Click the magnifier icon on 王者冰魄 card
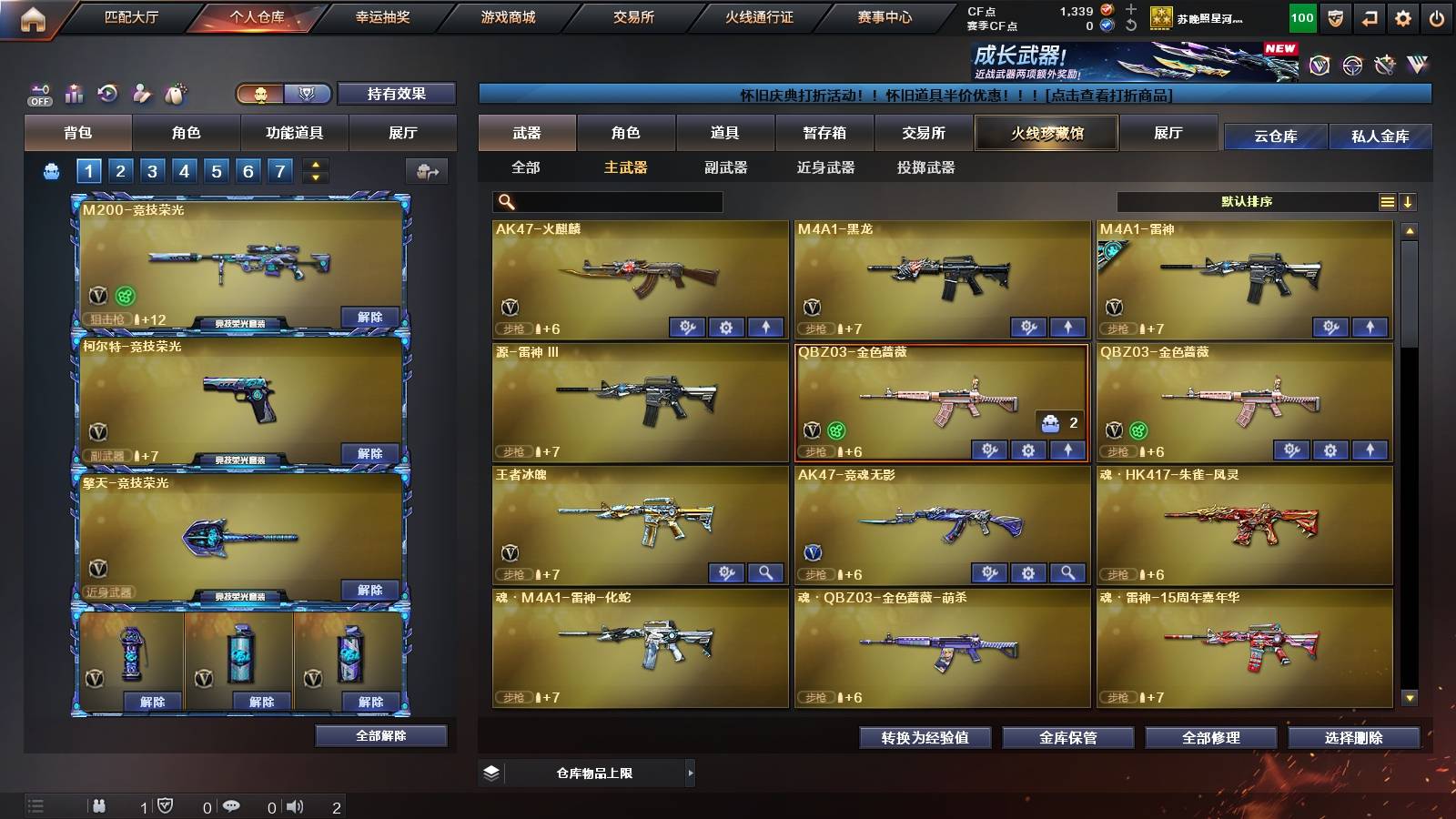The height and width of the screenshot is (819, 1456). pos(766,573)
